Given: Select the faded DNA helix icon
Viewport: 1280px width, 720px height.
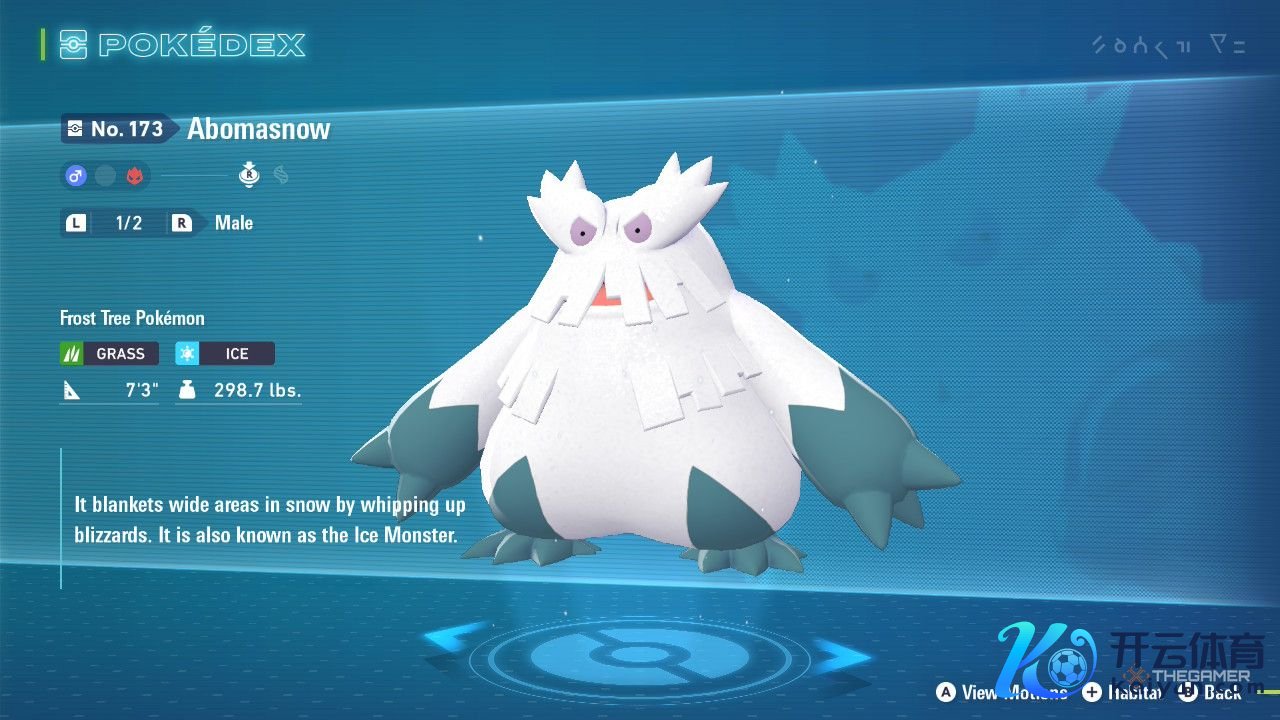Looking at the screenshot, I should pos(281,176).
